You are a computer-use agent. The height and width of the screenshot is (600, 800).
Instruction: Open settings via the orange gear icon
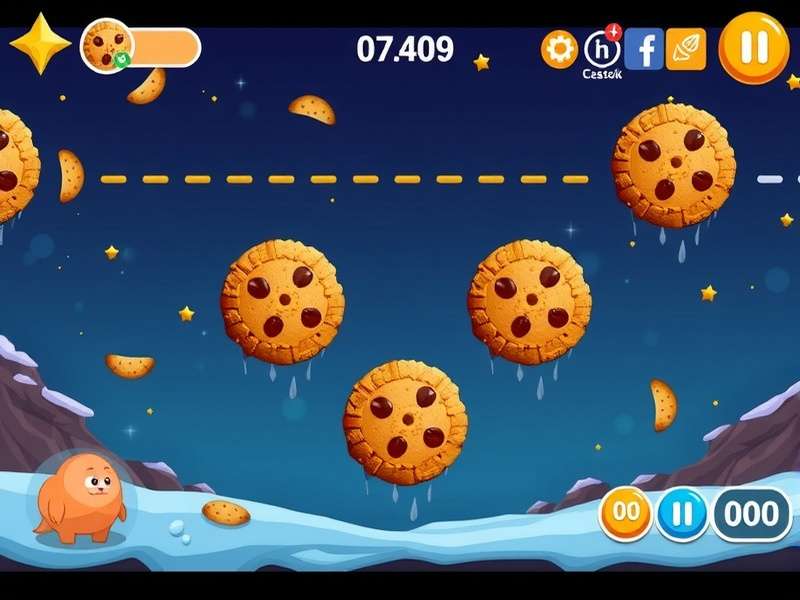pos(559,49)
